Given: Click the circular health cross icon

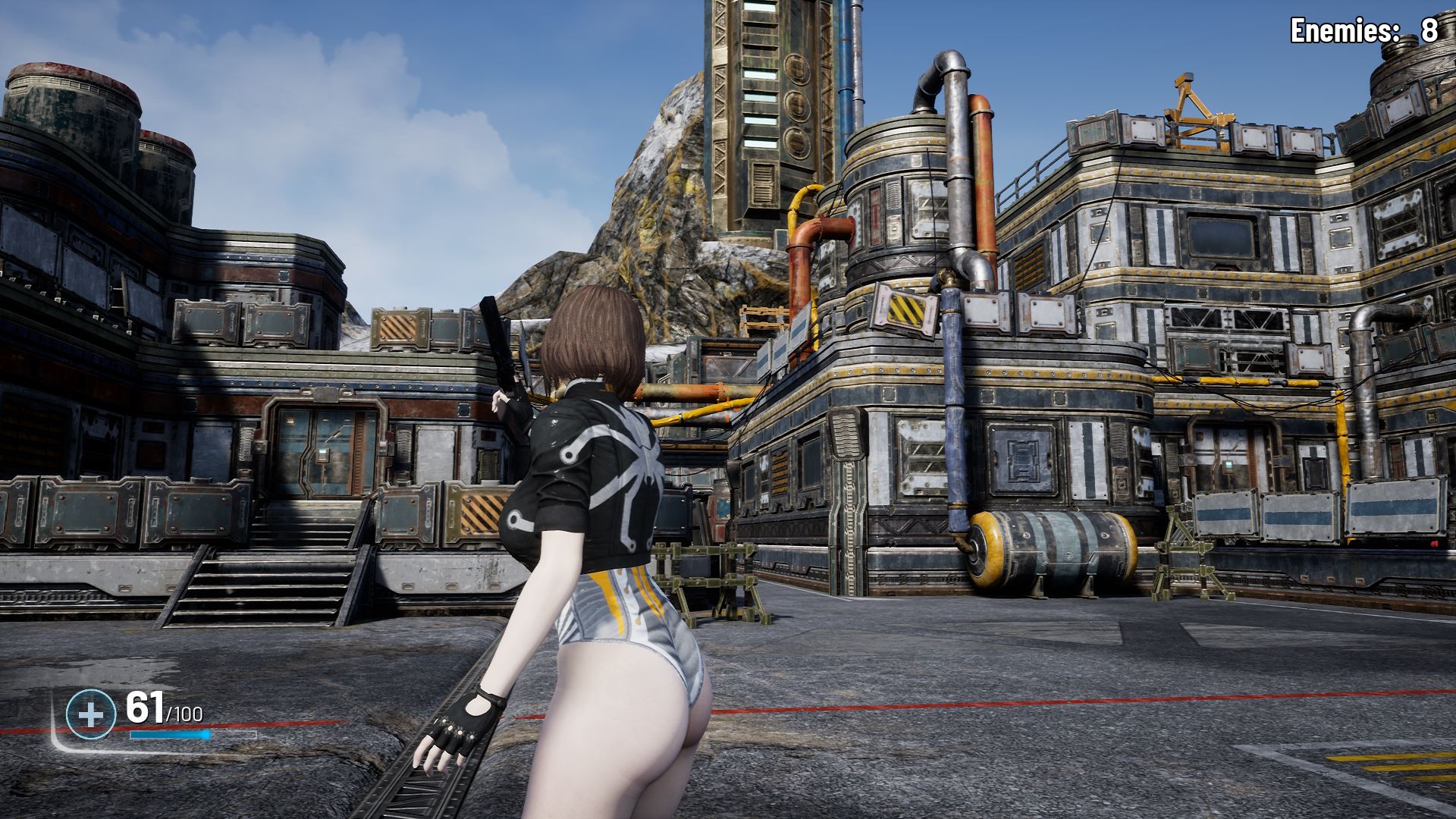Looking at the screenshot, I should click(90, 714).
